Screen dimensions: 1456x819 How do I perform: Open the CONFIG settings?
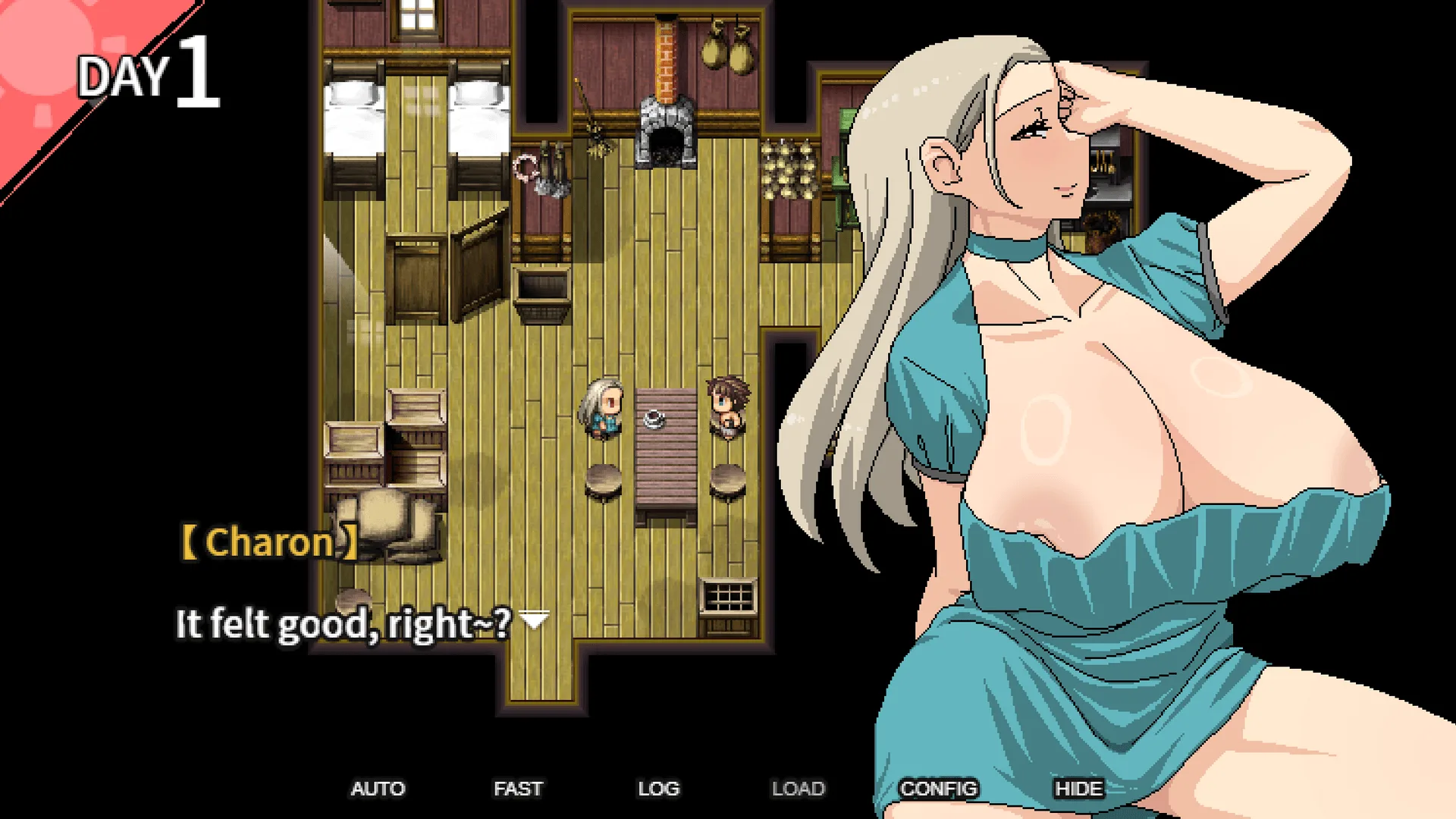938,789
